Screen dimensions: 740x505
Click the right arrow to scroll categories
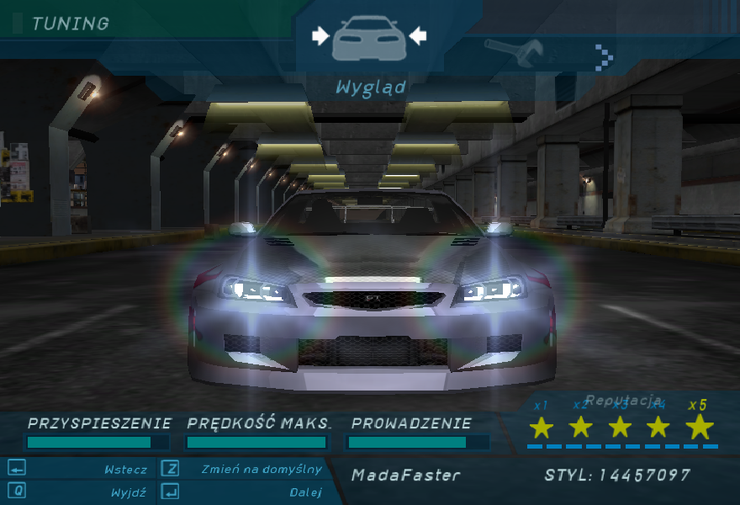click(603, 55)
